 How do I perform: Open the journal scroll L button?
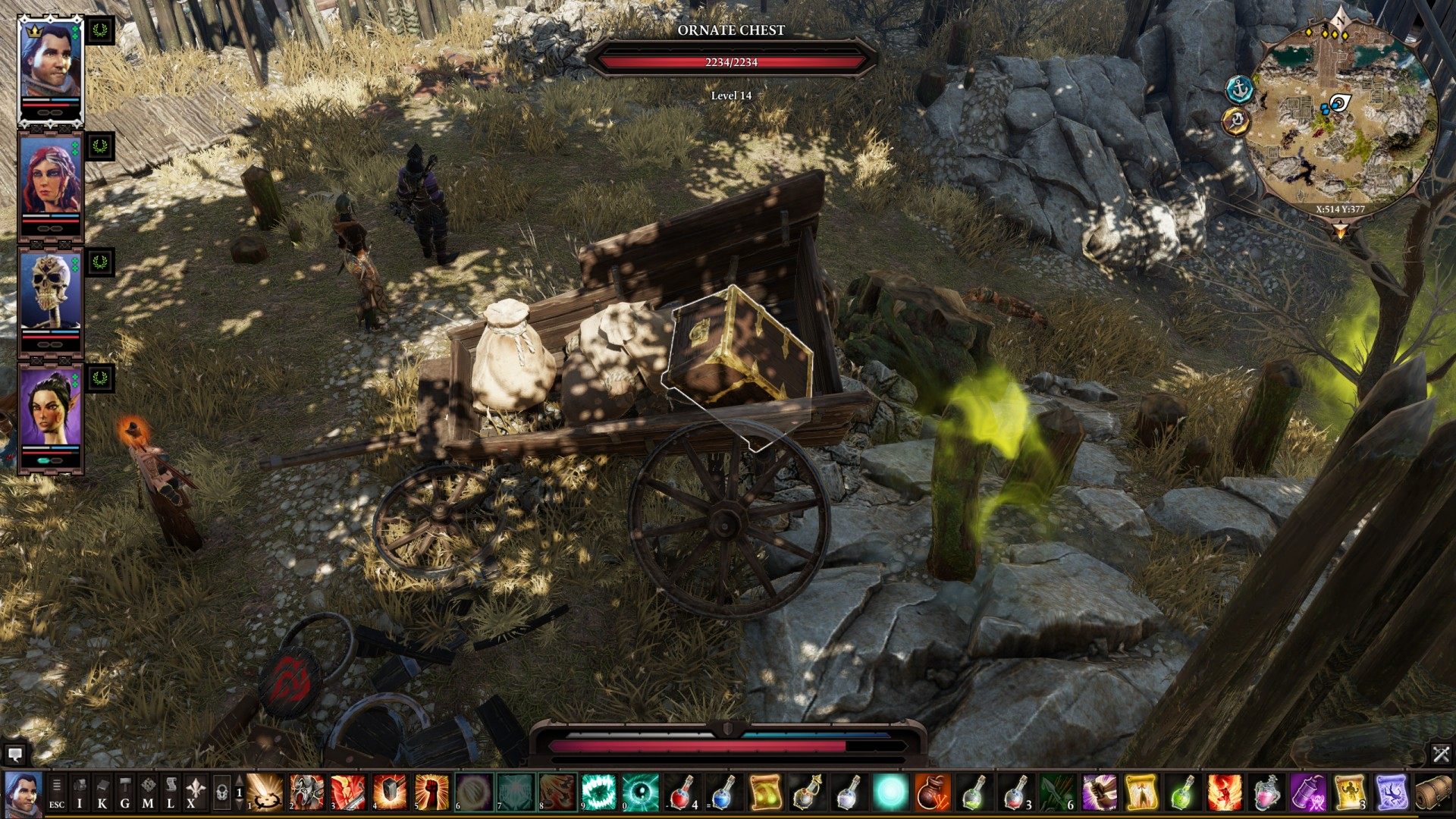(x=171, y=792)
